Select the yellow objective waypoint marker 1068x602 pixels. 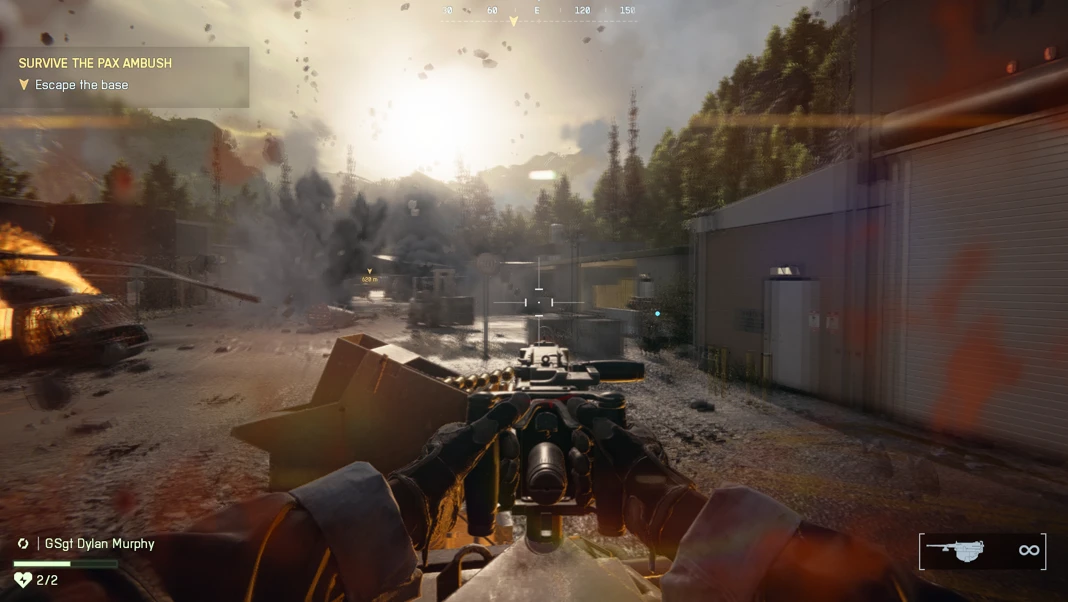click(369, 273)
